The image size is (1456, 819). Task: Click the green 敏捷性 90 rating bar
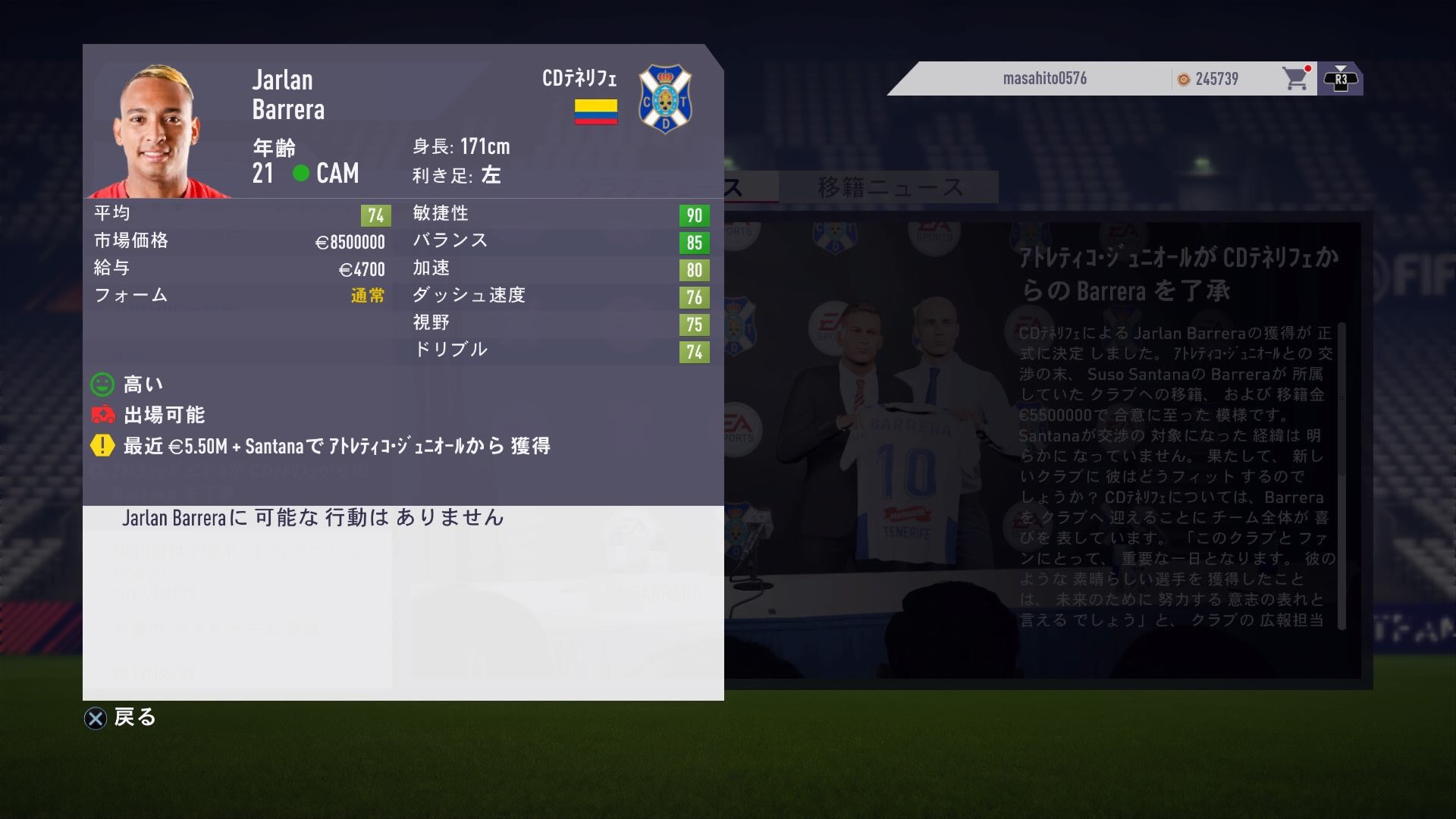point(694,215)
